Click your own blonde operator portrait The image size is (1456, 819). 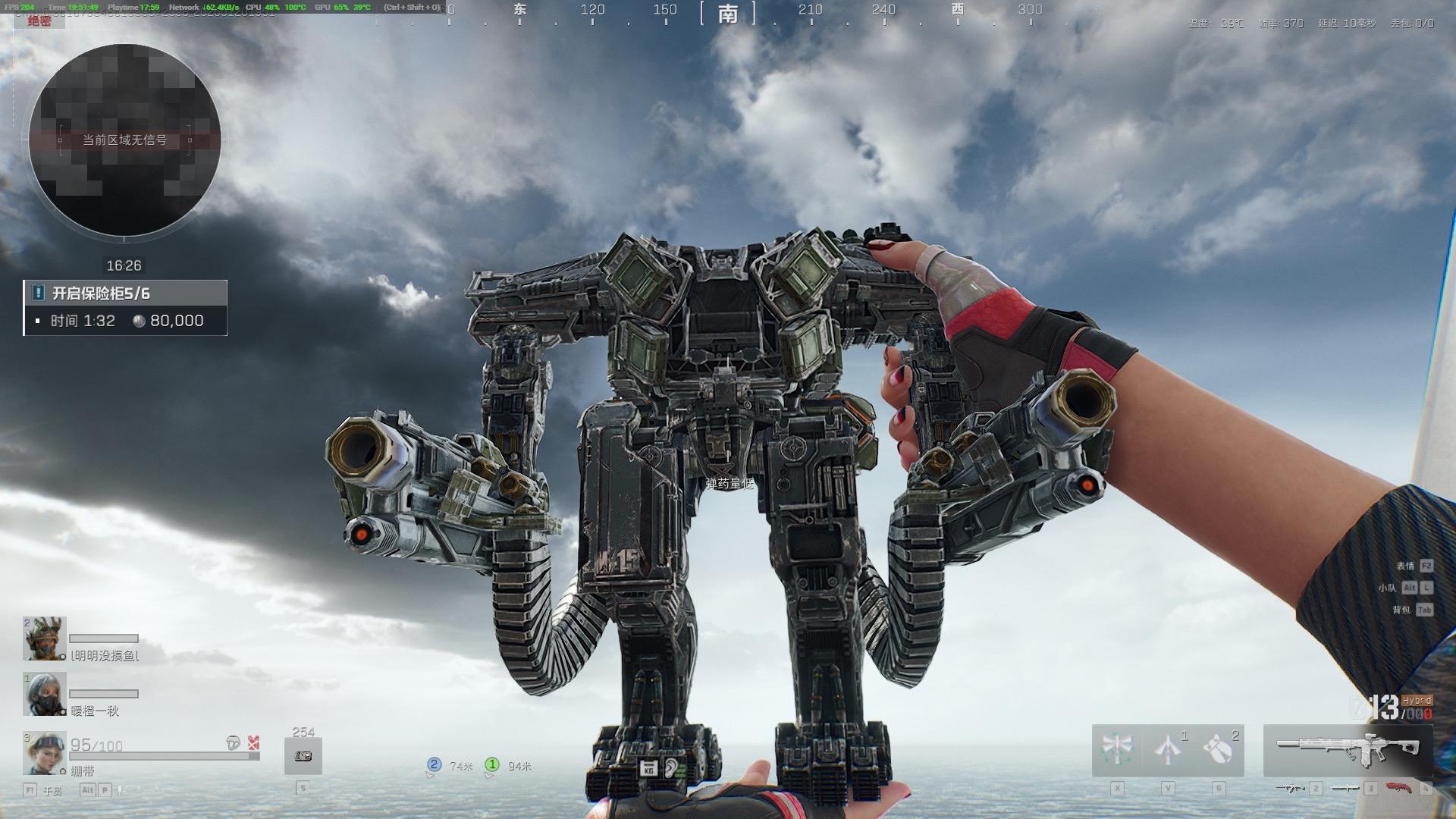coord(45,753)
